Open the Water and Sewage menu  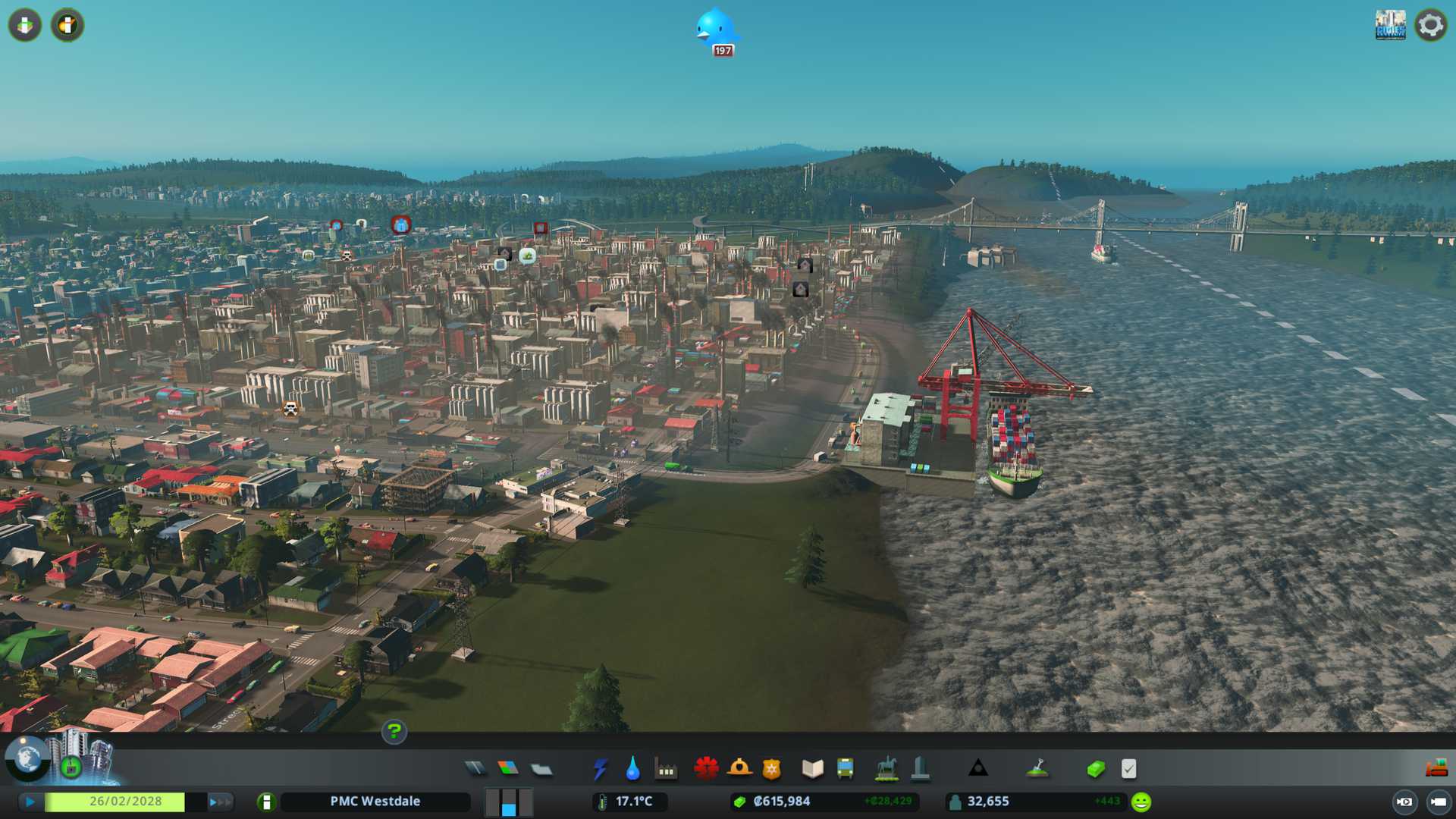click(x=632, y=769)
